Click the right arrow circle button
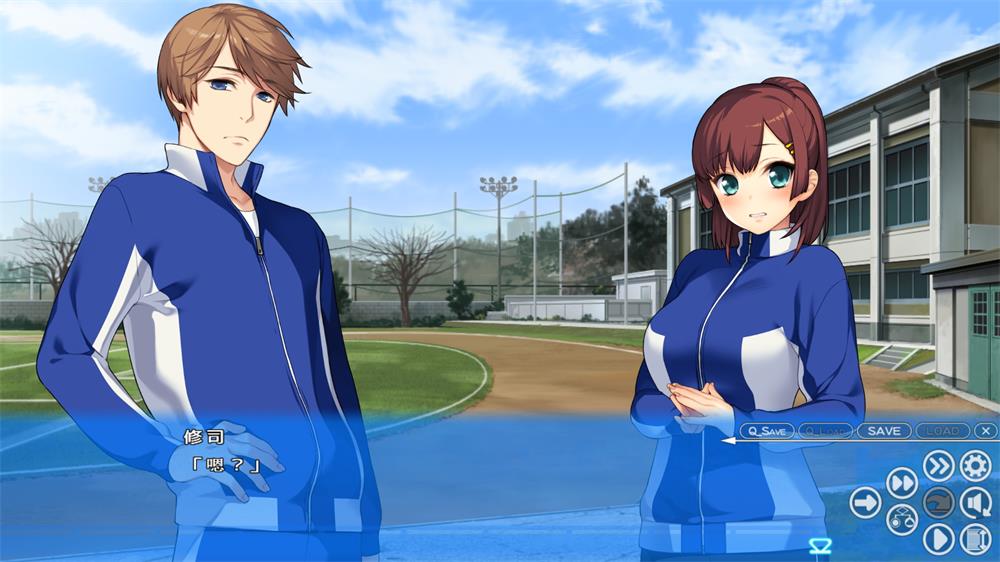 [865, 502]
